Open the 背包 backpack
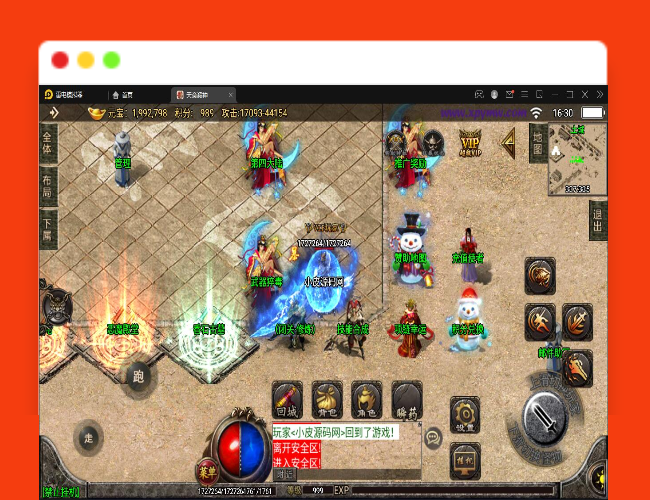The width and height of the screenshot is (650, 500). coord(327,400)
